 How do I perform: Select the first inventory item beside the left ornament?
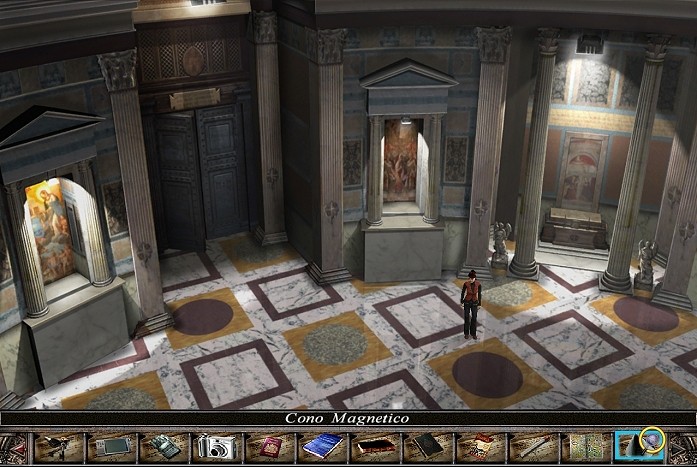[57, 446]
